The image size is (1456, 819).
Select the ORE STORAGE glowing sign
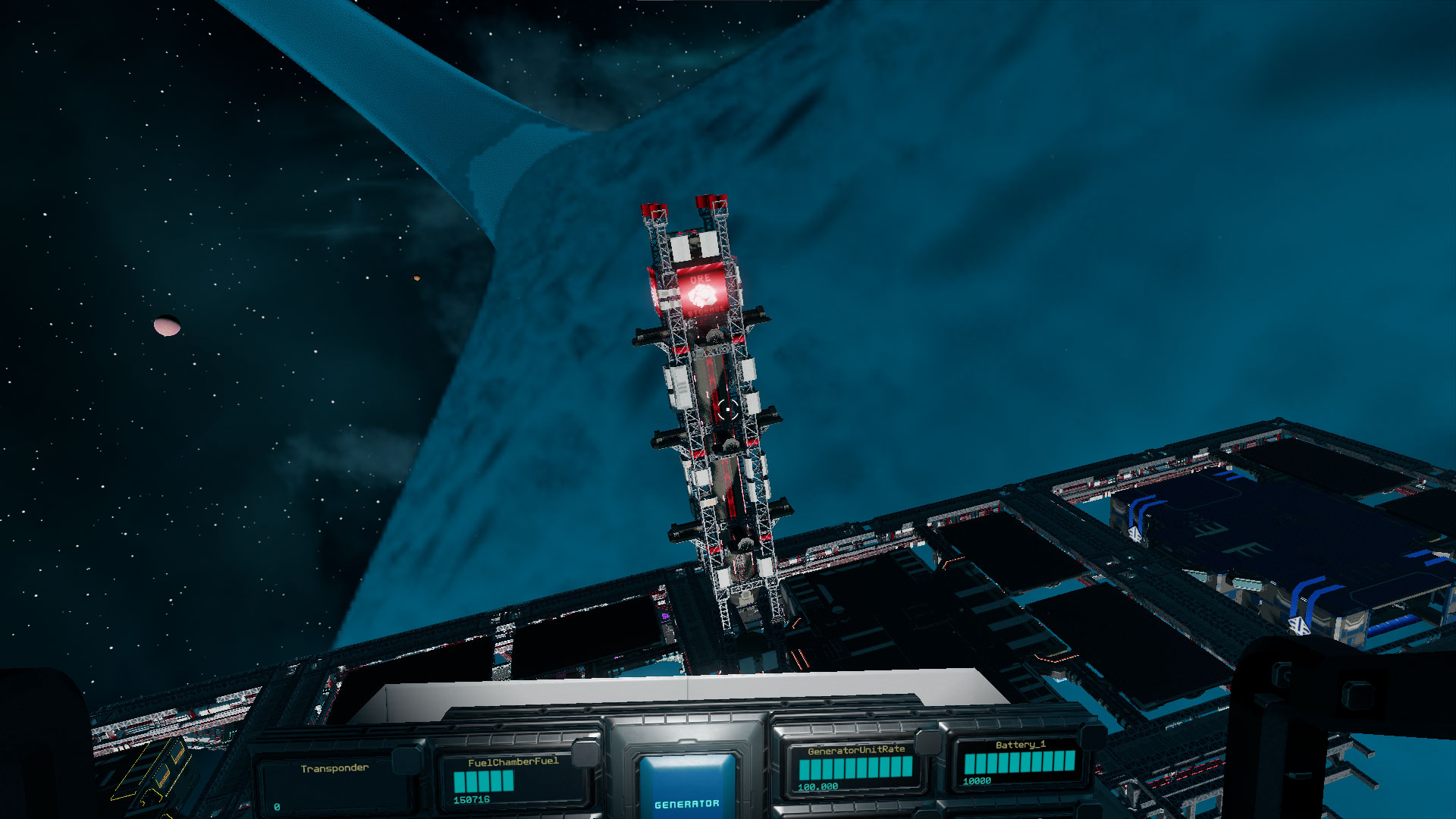click(703, 294)
